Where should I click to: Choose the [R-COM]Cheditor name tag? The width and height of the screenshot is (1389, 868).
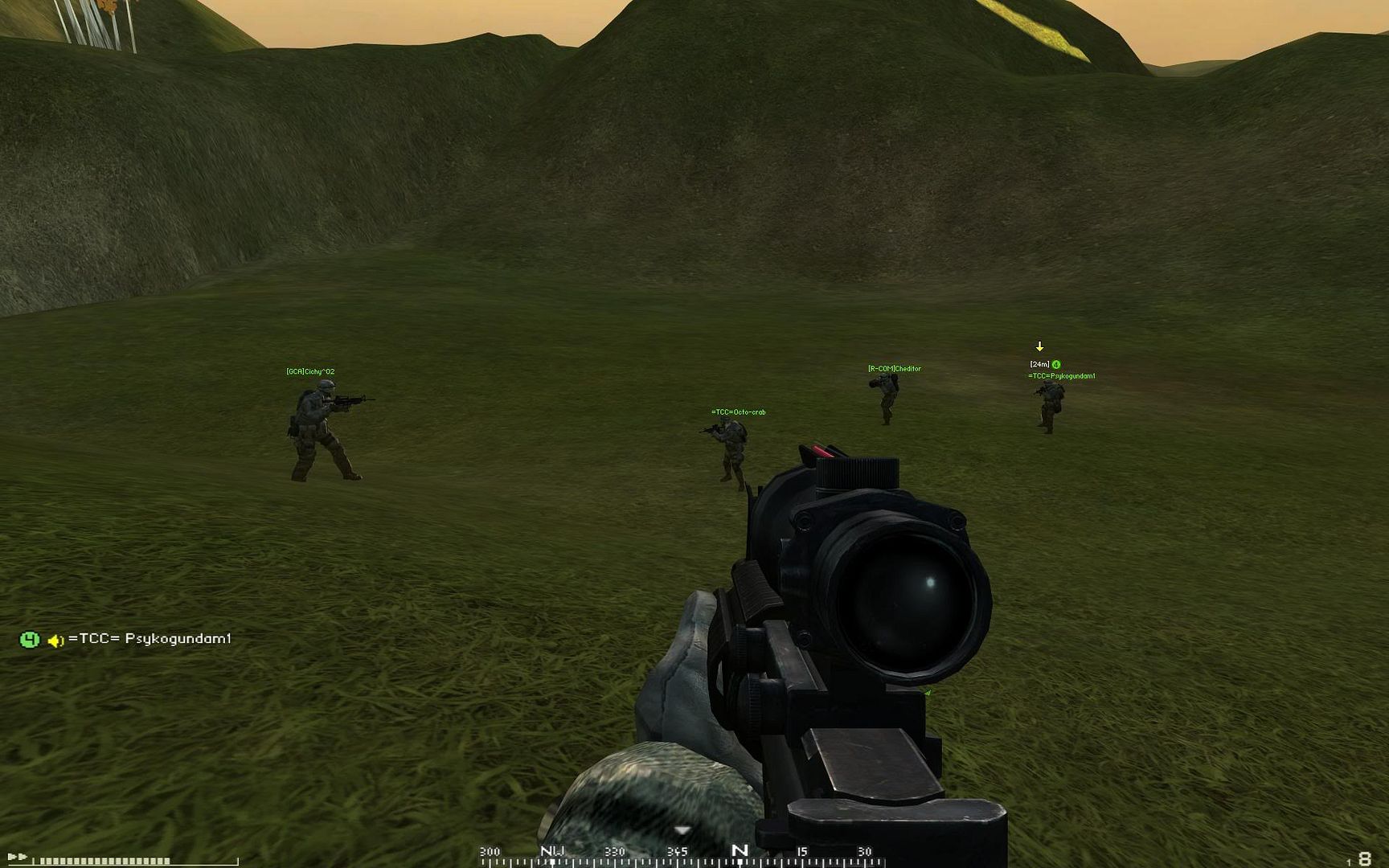tap(894, 369)
